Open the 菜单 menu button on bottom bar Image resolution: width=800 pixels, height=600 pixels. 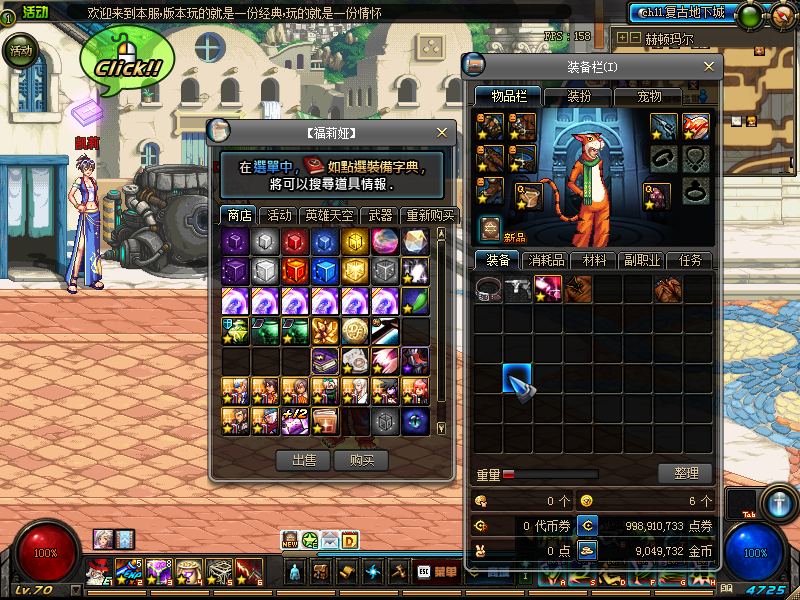pos(445,572)
